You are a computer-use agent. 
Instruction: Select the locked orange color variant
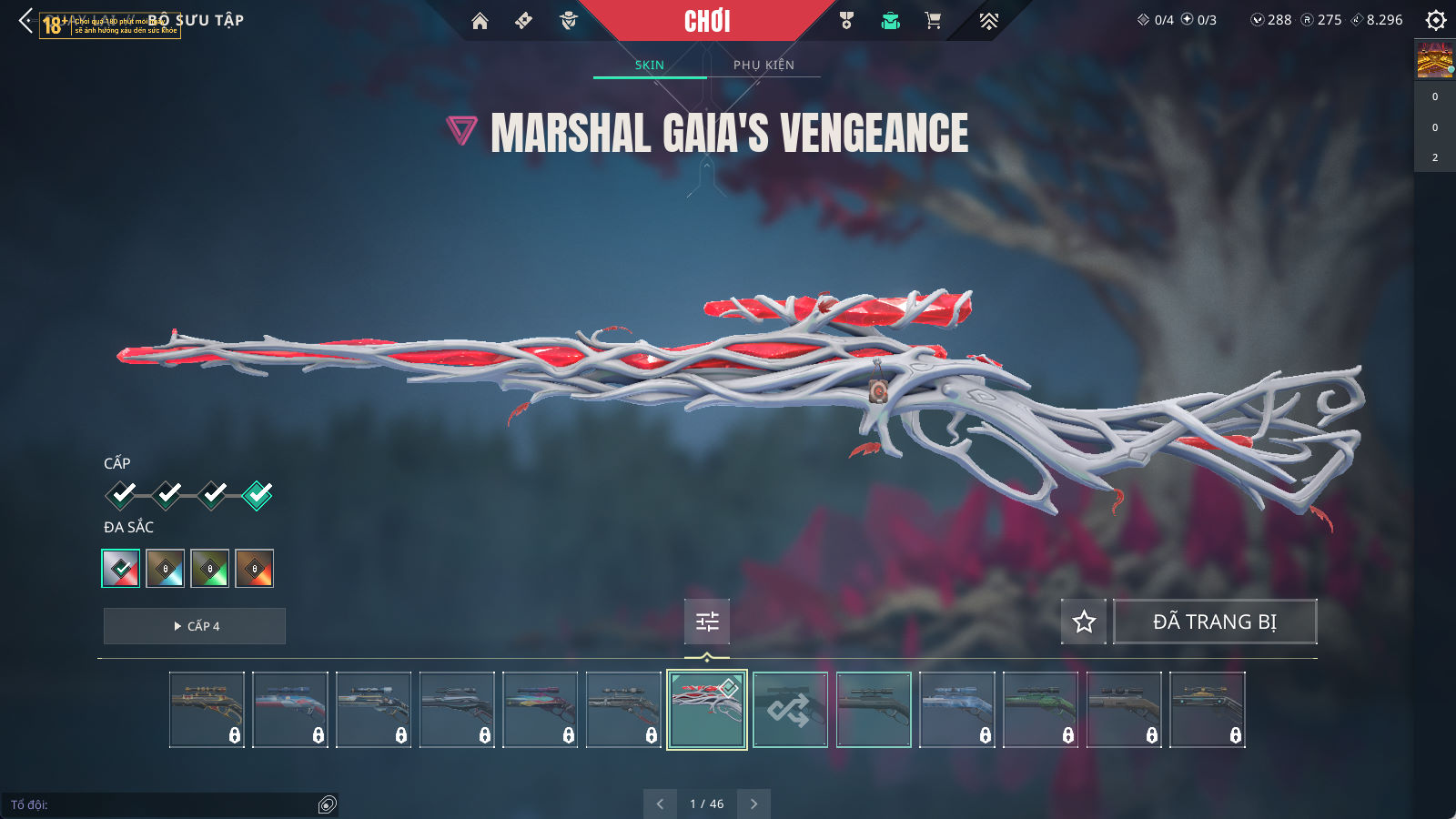point(255,569)
